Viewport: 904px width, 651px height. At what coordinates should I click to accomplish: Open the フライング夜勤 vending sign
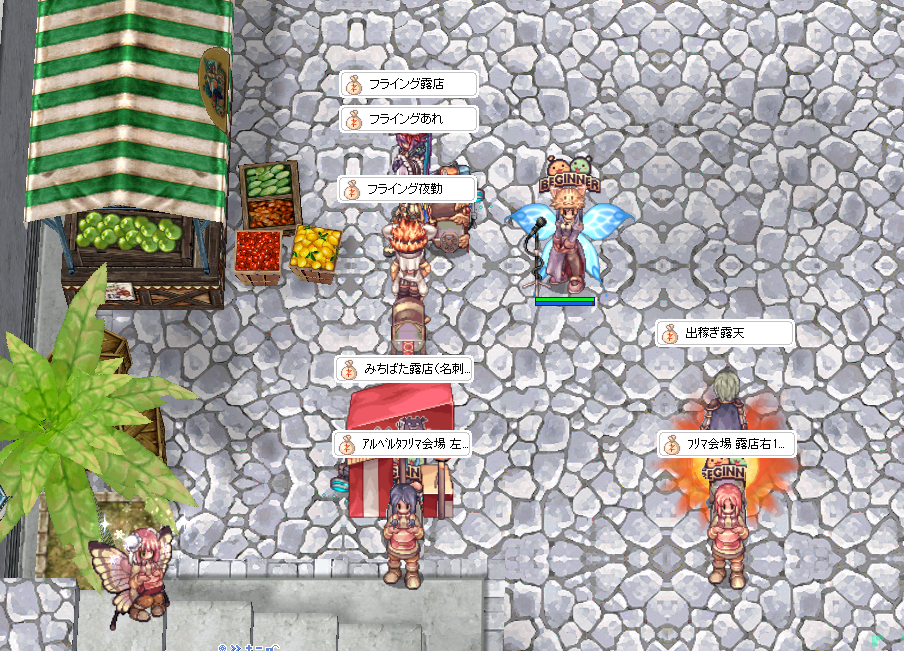tap(405, 188)
